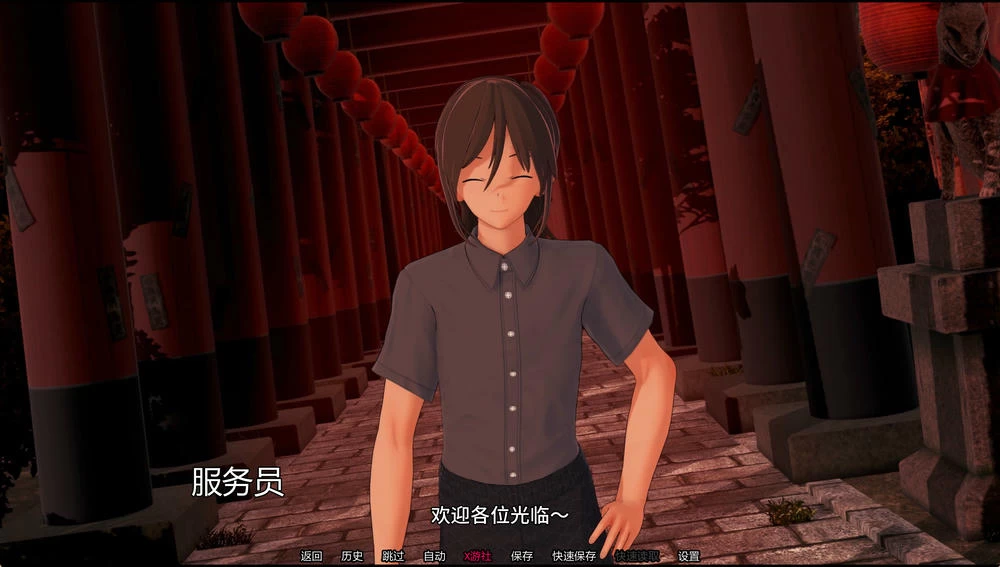Open the pink X游社 link
The image size is (1000, 567).
478,556
